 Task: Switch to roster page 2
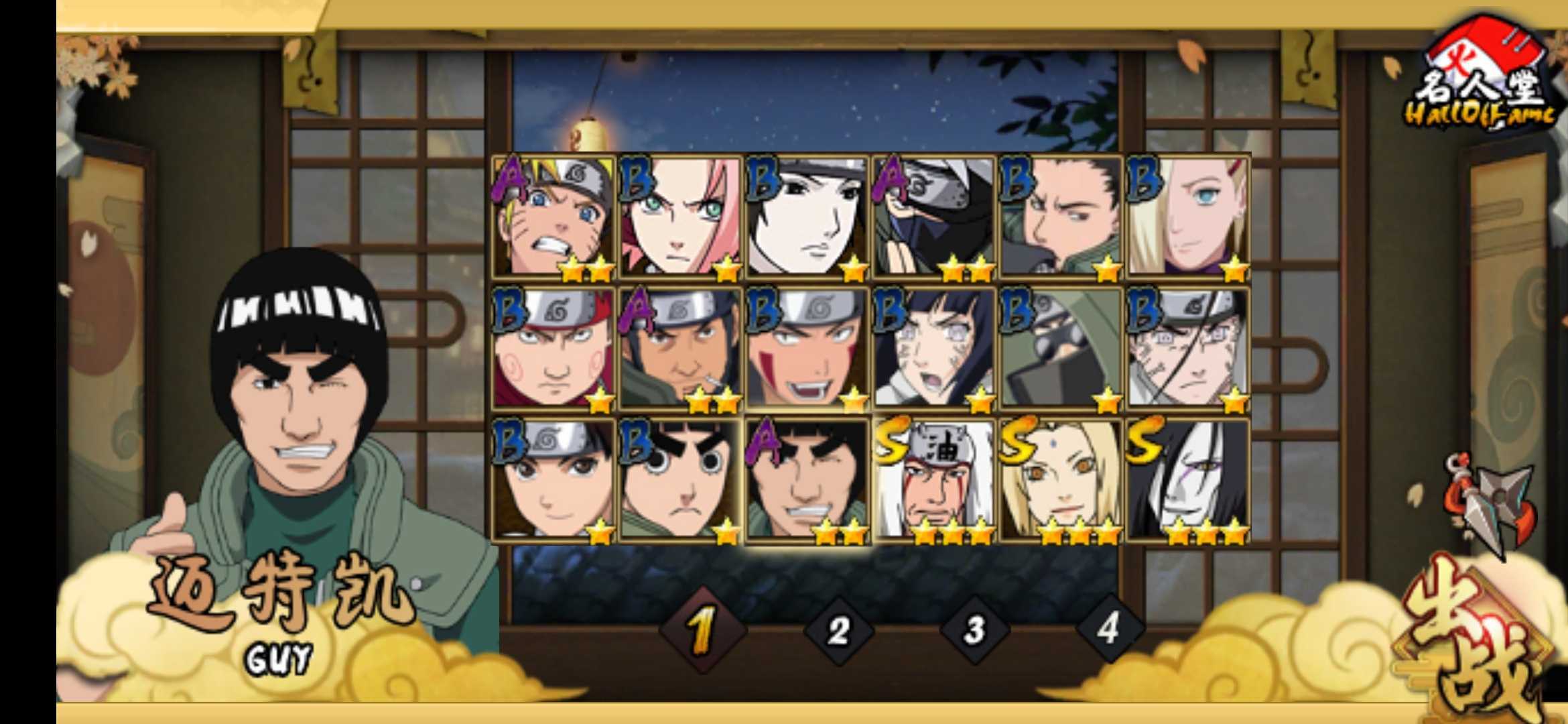point(838,630)
